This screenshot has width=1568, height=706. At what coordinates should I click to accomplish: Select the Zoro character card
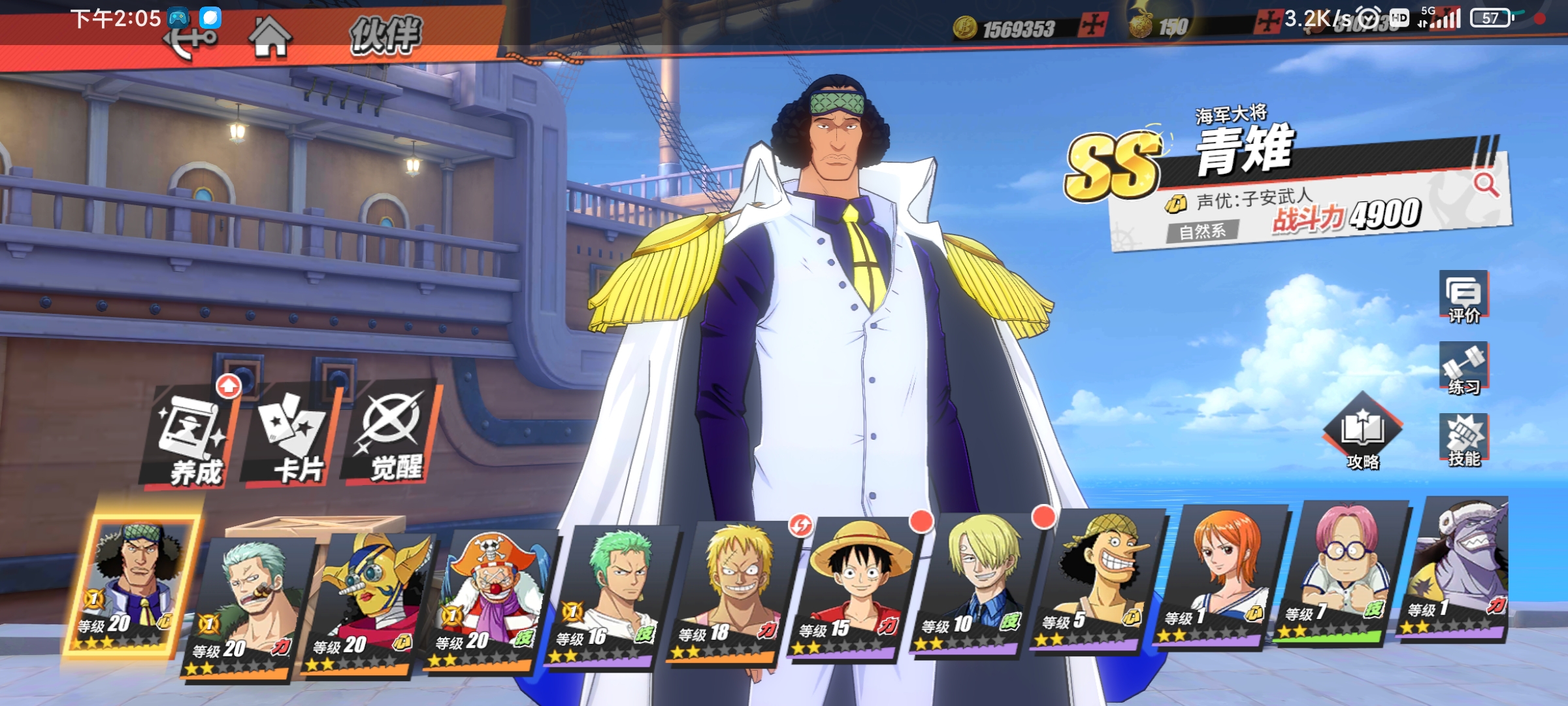tap(611, 594)
